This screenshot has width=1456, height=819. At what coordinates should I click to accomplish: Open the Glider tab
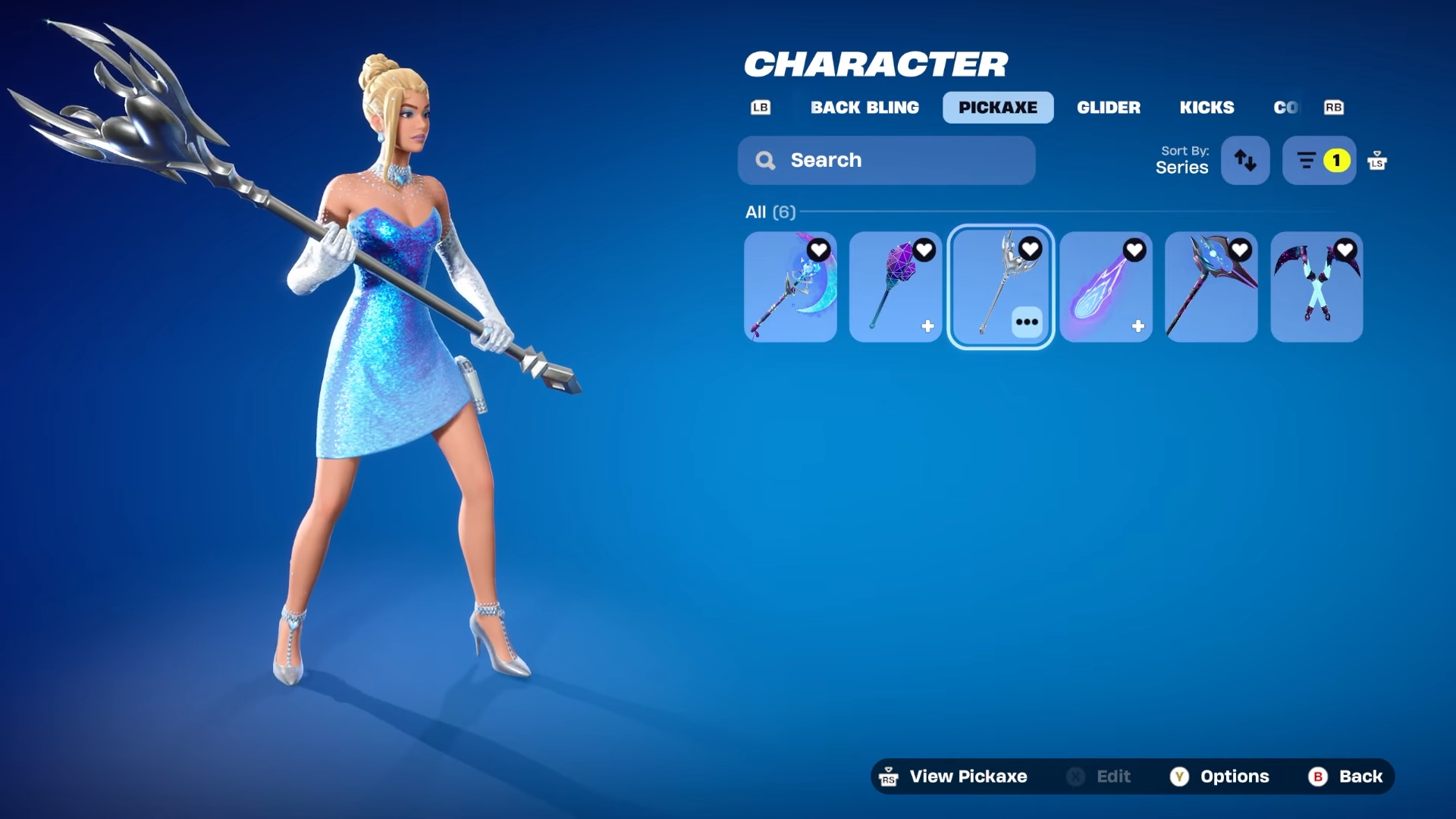1108,108
